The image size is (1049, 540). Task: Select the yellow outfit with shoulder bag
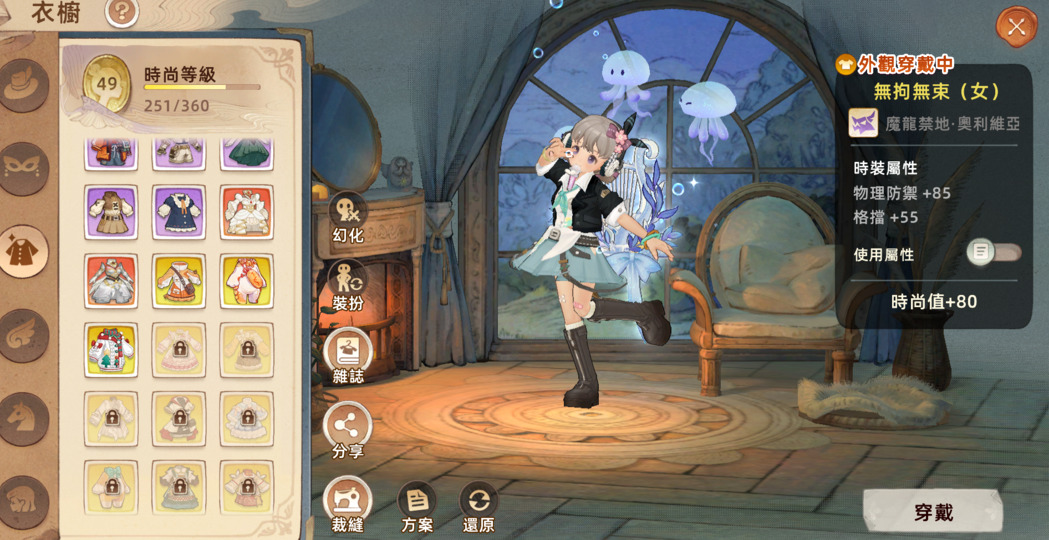(x=179, y=281)
